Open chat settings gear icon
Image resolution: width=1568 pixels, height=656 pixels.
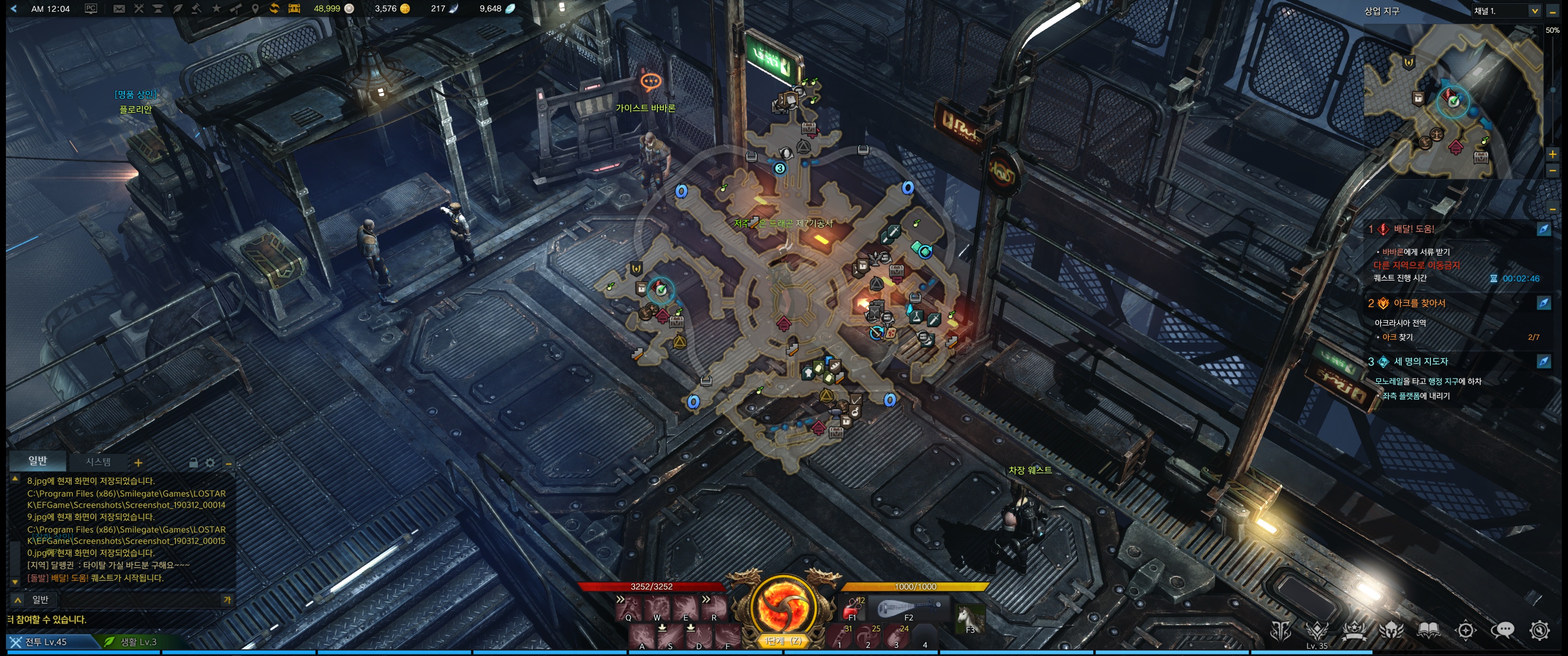(x=210, y=463)
